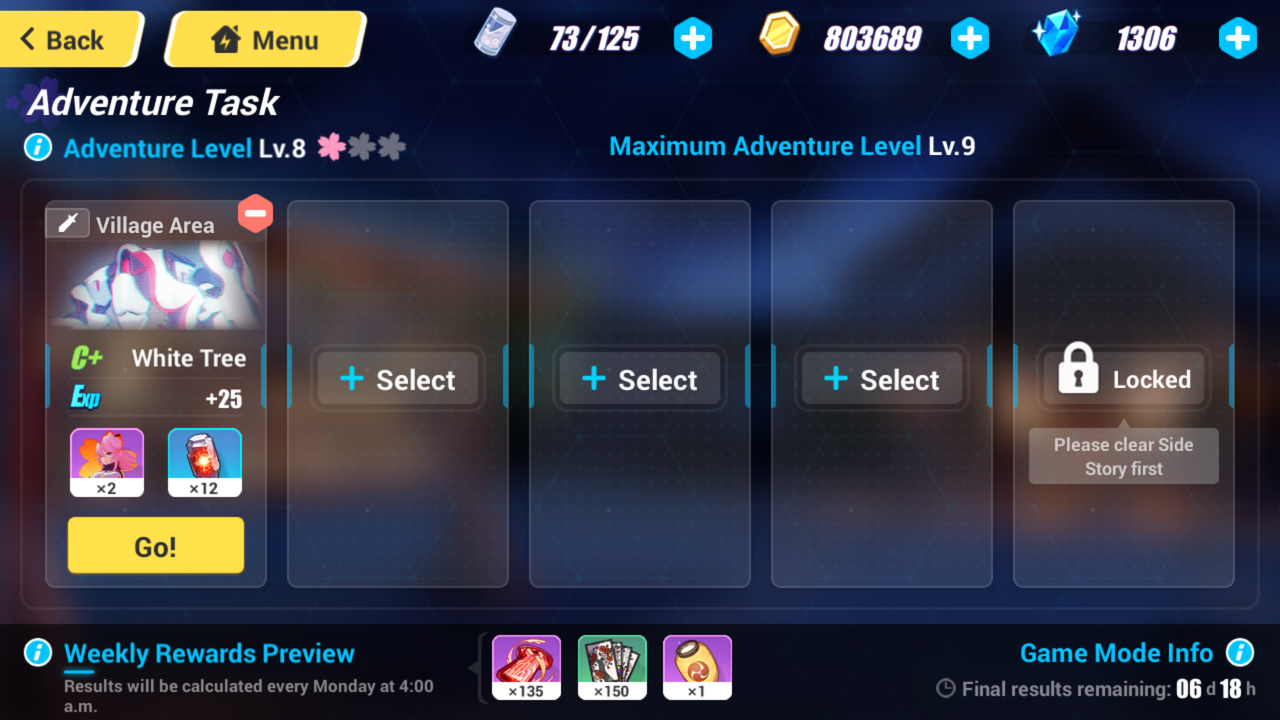Screen dimensions: 1280x720
Task: Open crystal top-up via plus icon
Action: pyautogui.click(x=1237, y=38)
